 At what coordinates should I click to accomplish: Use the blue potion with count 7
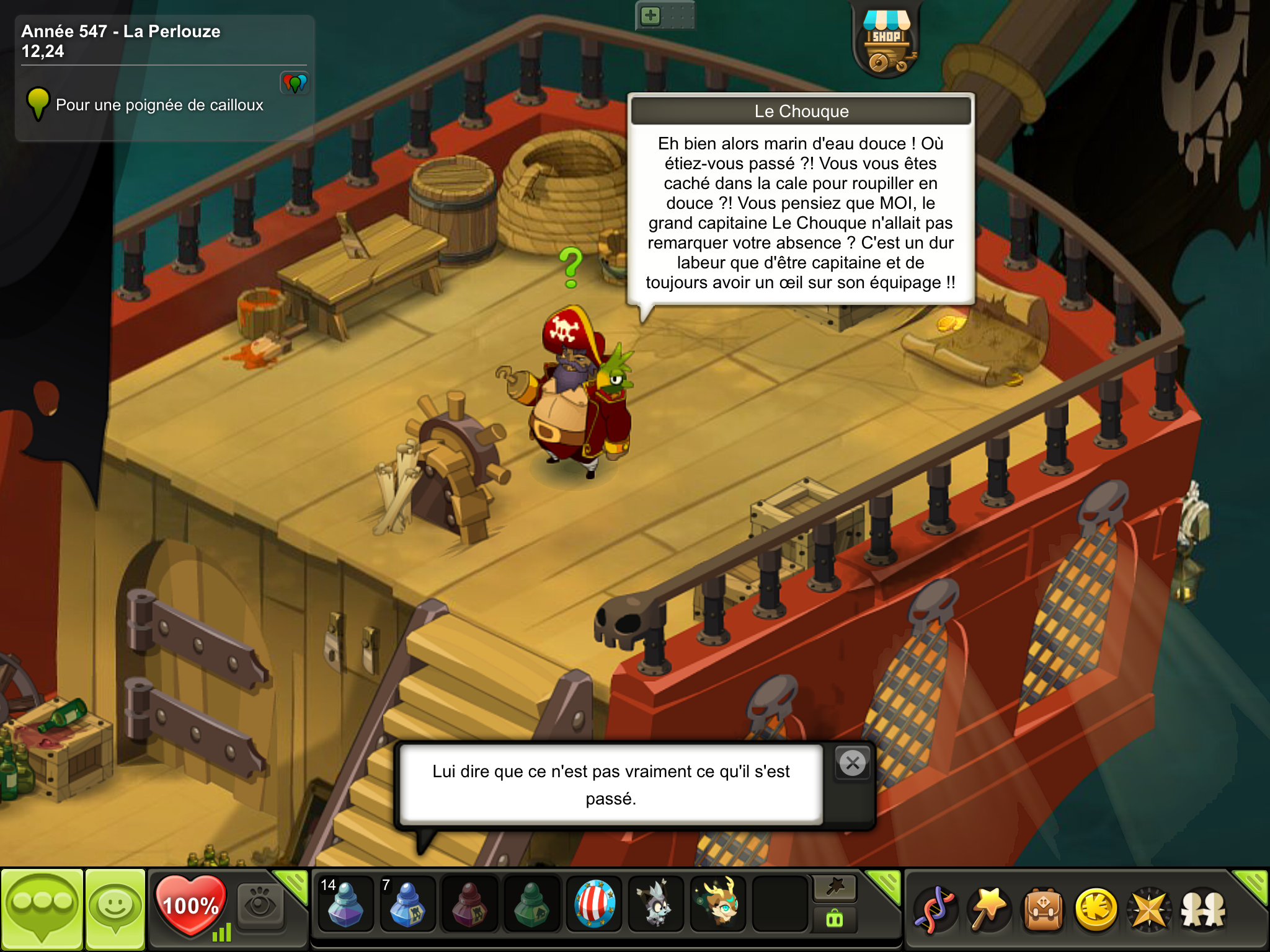[x=407, y=904]
